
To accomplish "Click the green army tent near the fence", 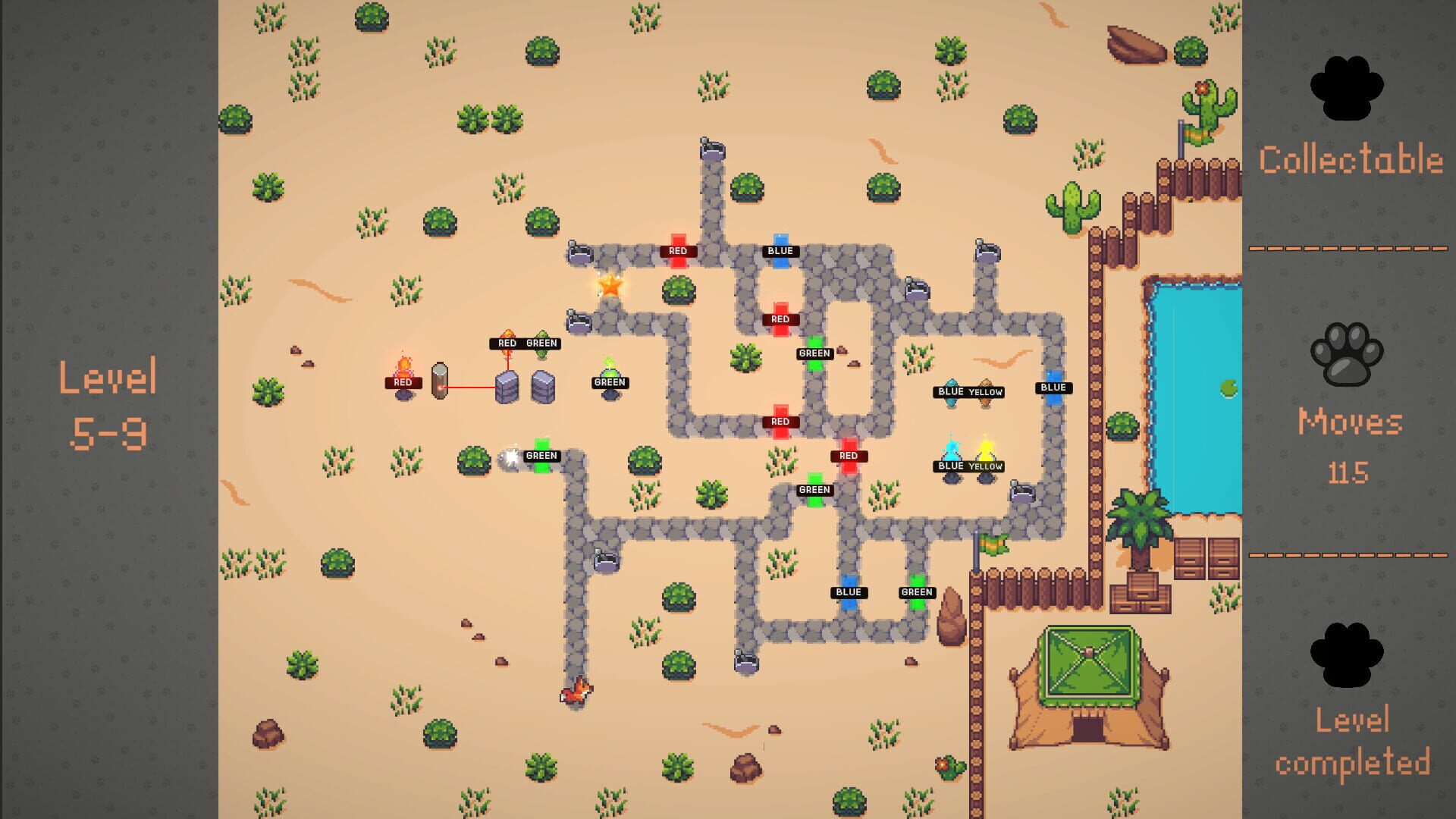I will pyautogui.click(x=1088, y=667).
